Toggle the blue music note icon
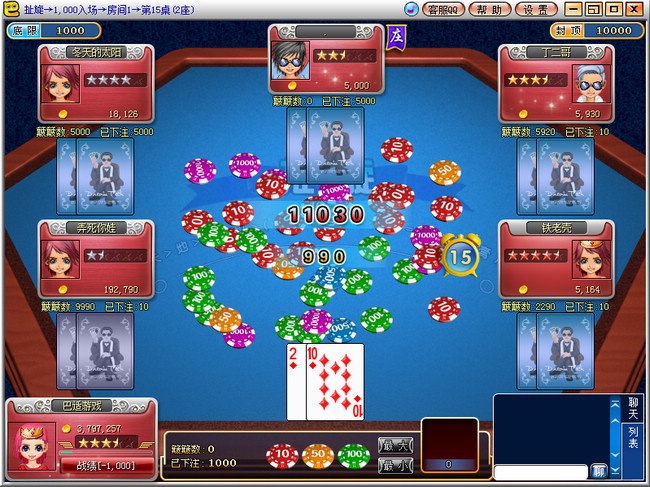Screen dimensions: 650x487 coord(411,9)
